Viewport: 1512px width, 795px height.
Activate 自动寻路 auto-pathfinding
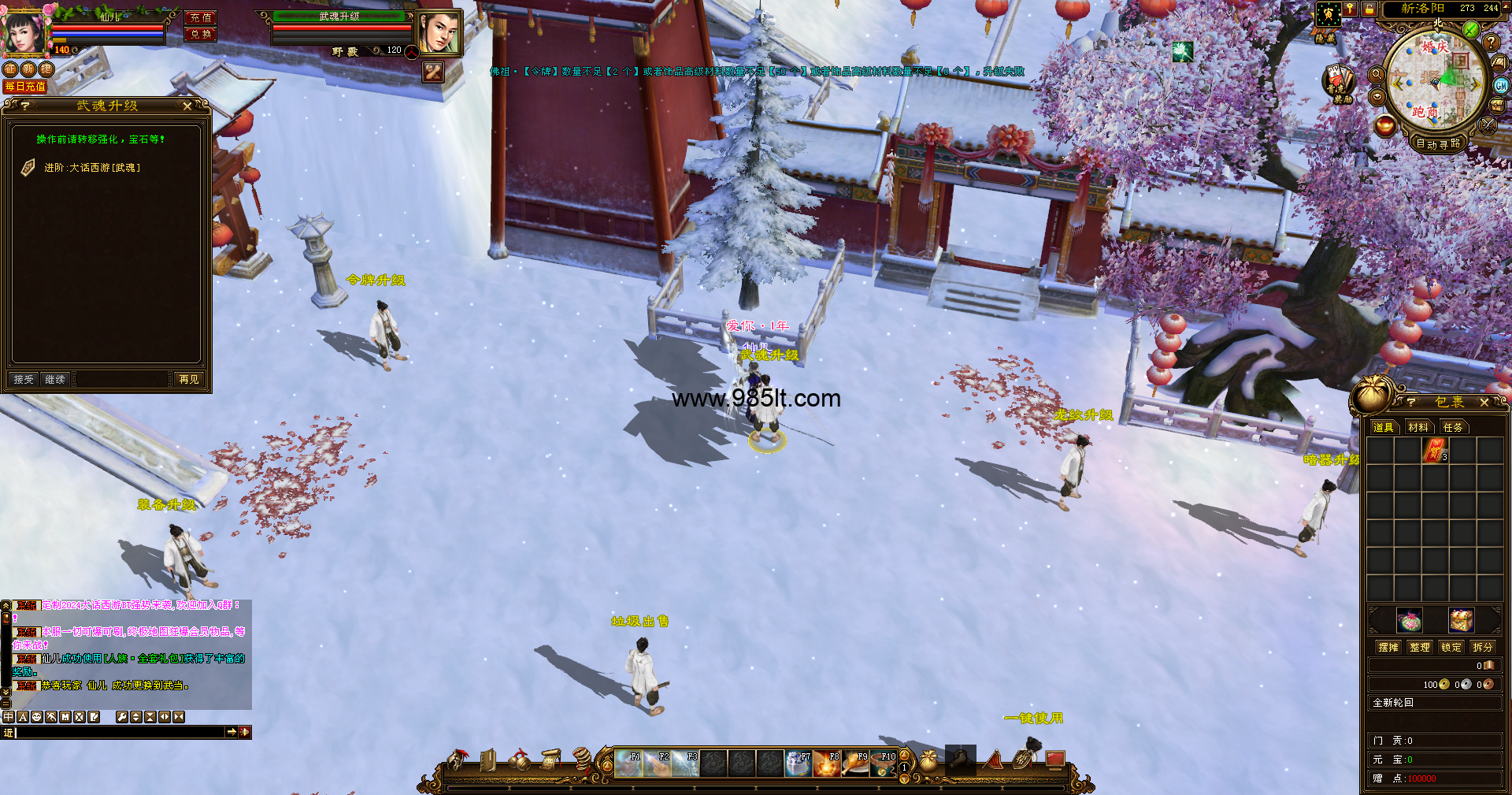click(1438, 143)
